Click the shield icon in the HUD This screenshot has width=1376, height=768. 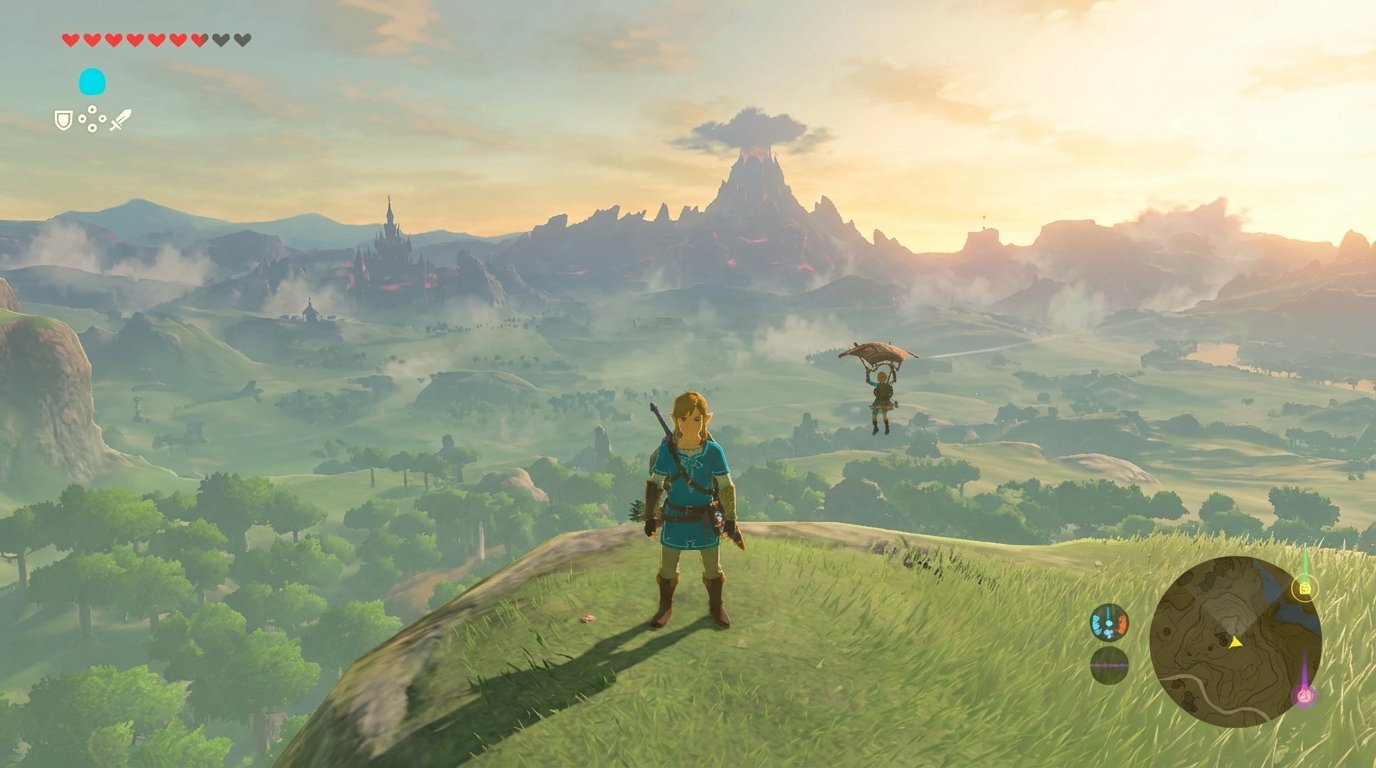click(x=63, y=121)
